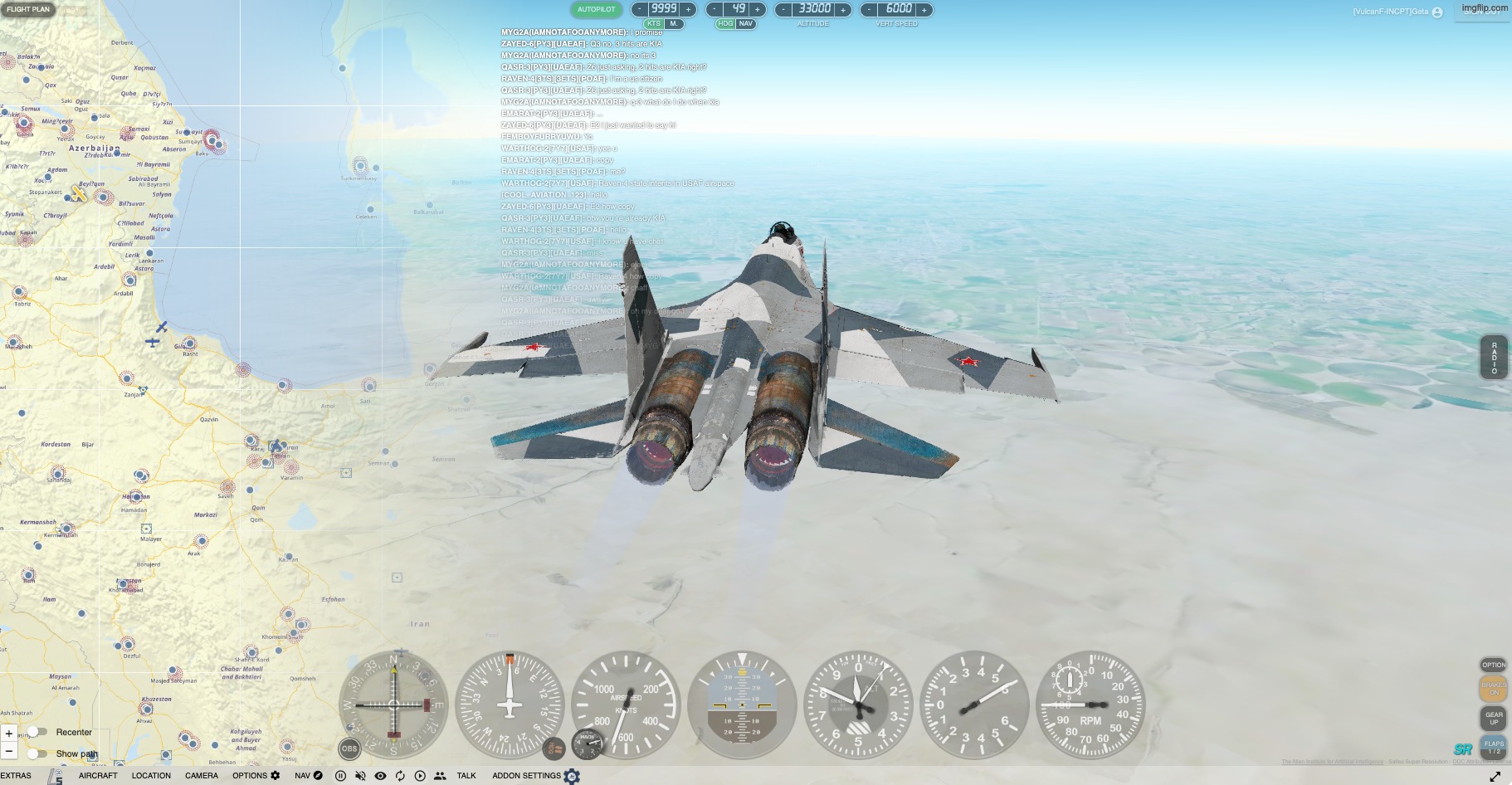Expand the EXTRAS menu
The image size is (1512, 785).
17,775
